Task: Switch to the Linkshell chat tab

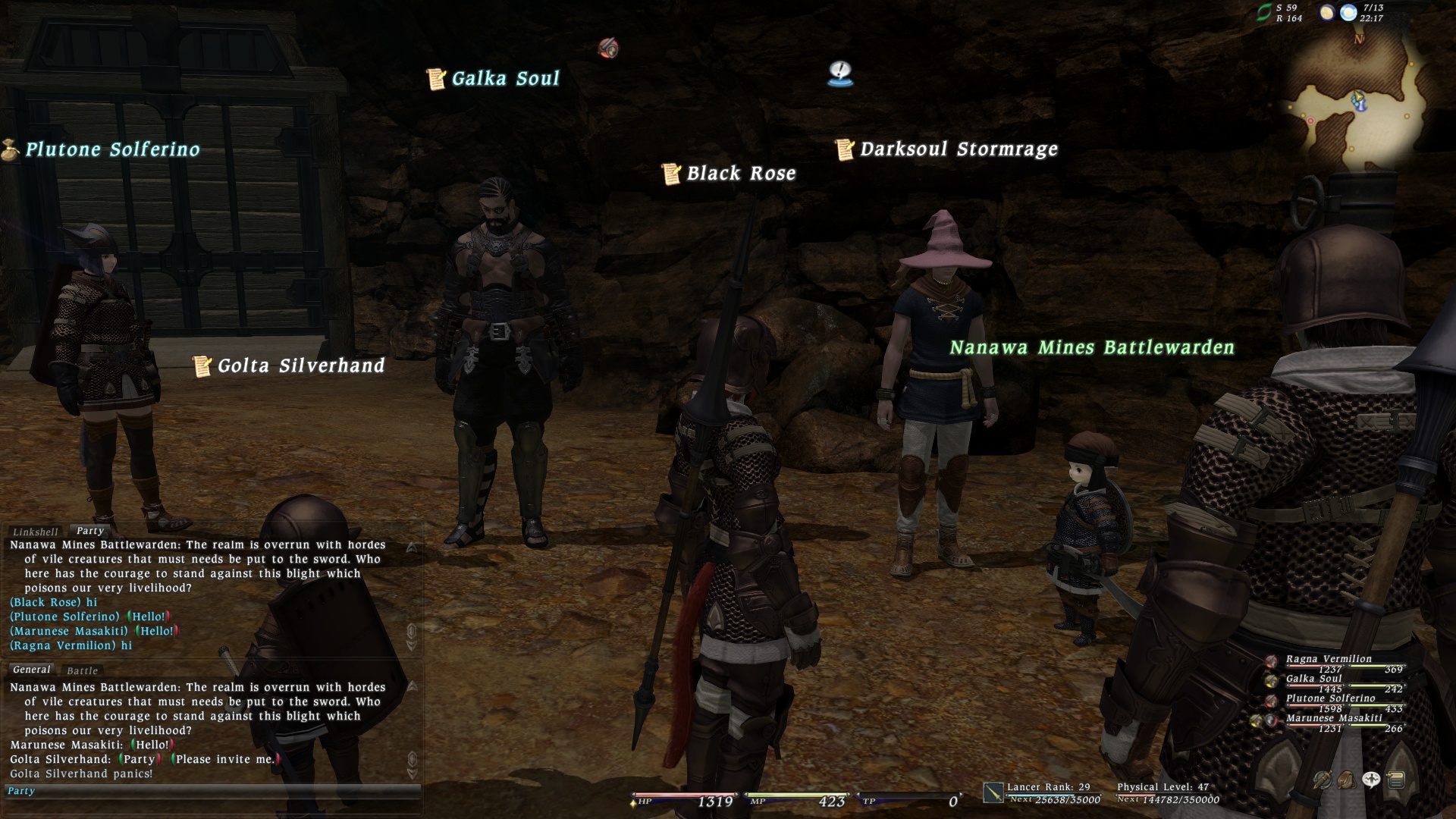Action: pos(36,532)
